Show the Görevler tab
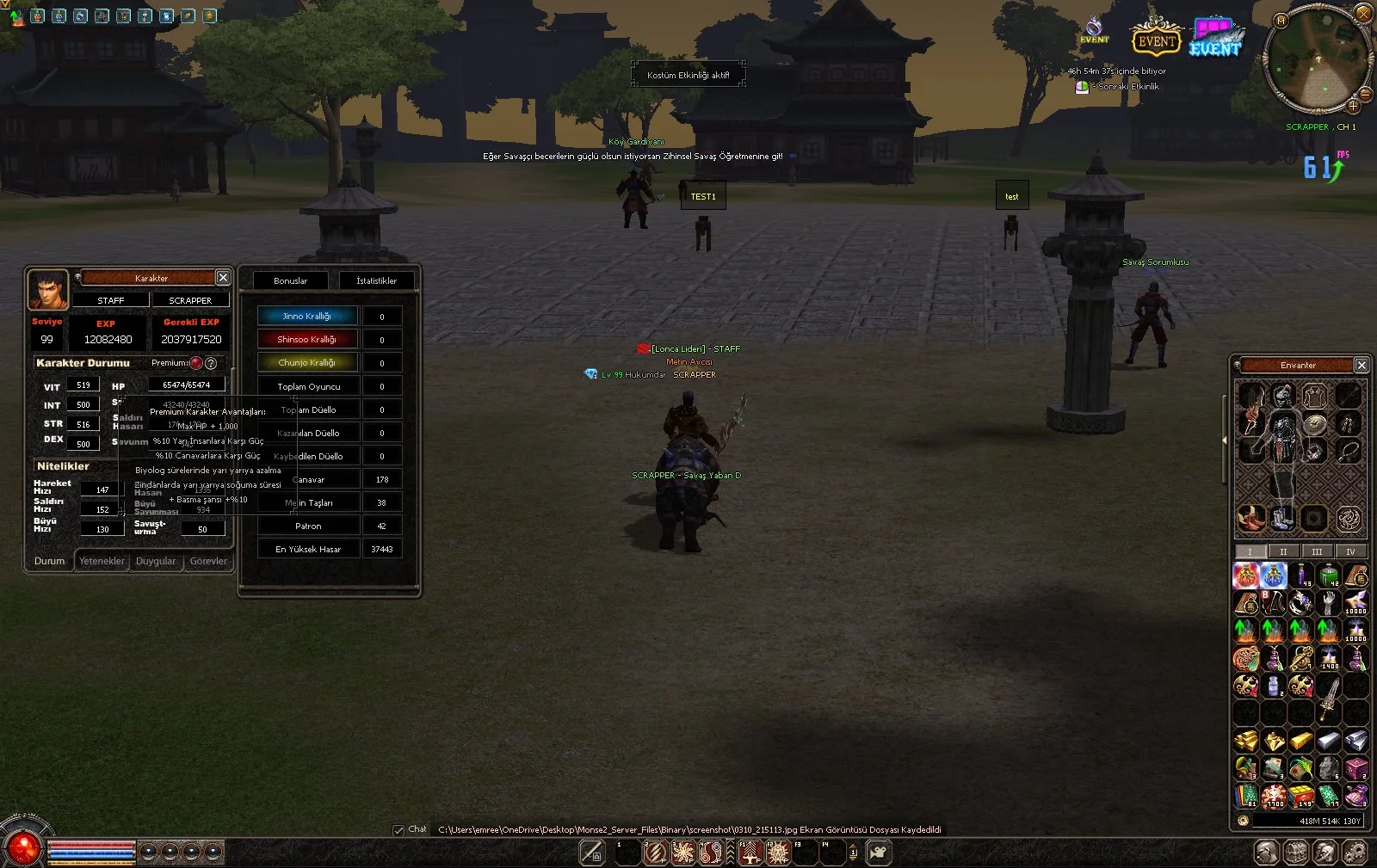Viewport: 1377px width, 868px height. tap(208, 561)
